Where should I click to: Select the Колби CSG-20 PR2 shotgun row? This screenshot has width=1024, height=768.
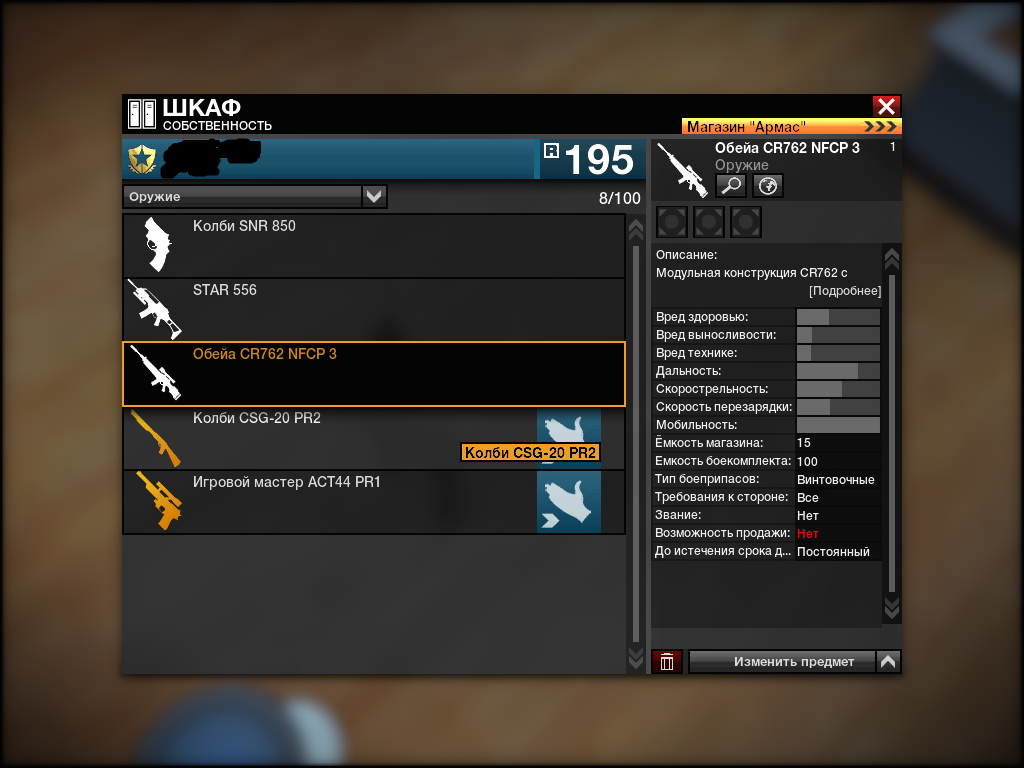330,438
